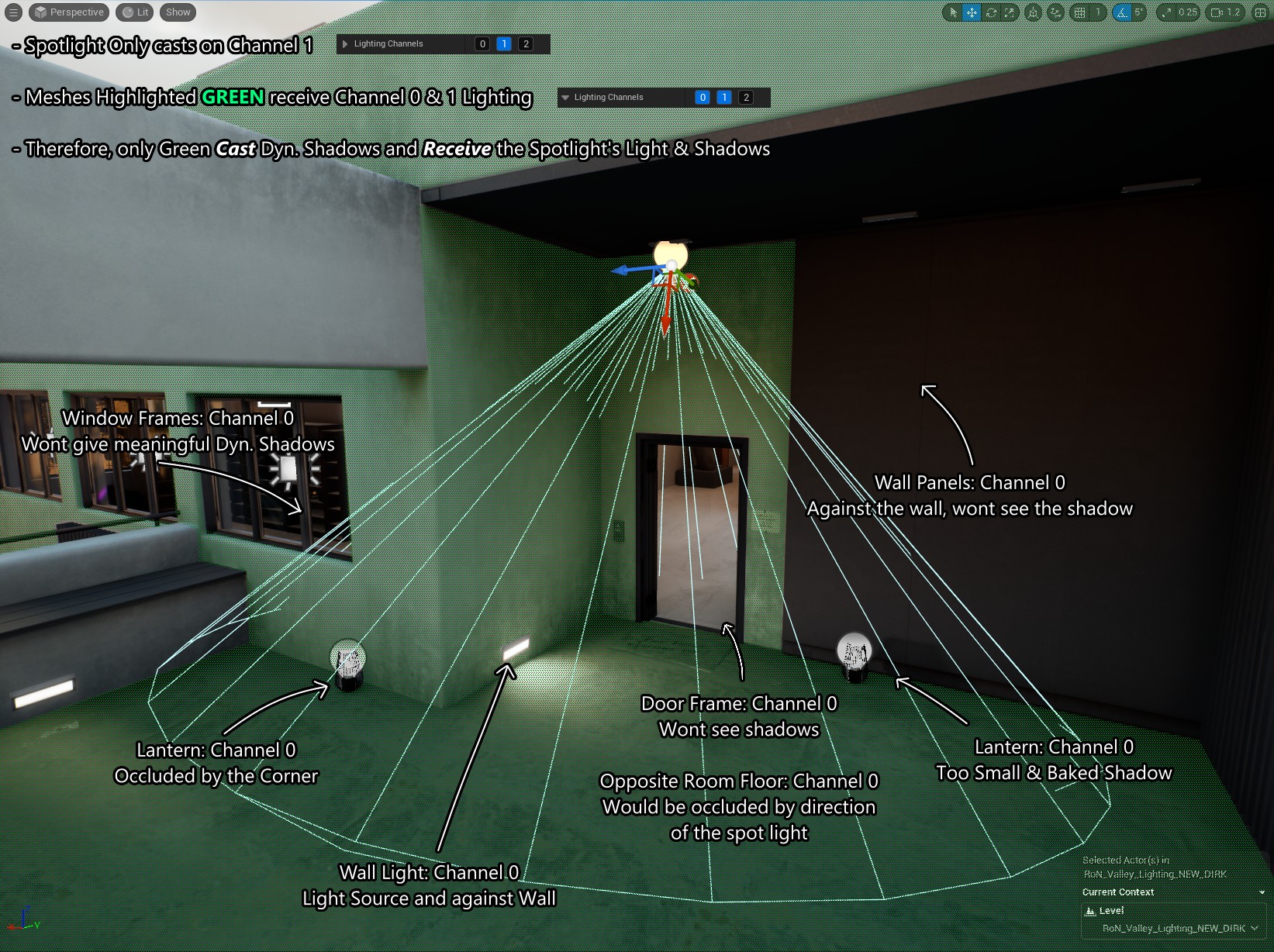This screenshot has width=1274, height=952.
Task: Open the Perspective view button
Action: pos(68,12)
